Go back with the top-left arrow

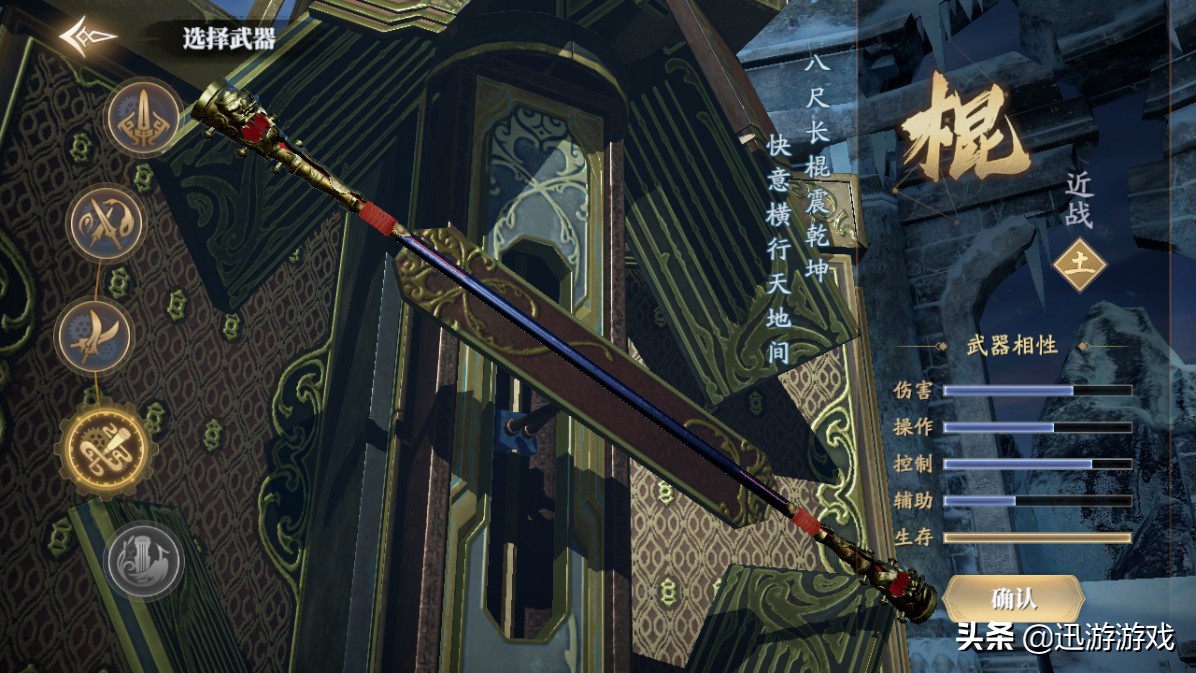[x=86, y=38]
